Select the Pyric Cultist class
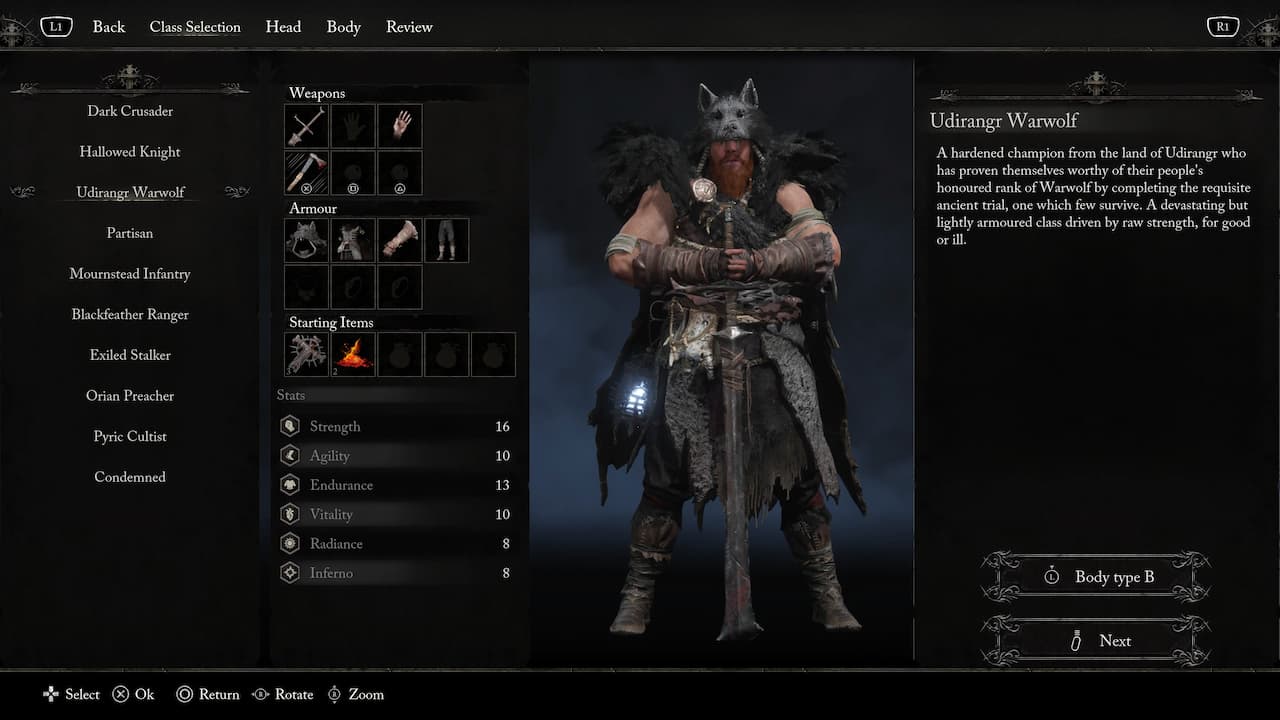 pyautogui.click(x=129, y=436)
